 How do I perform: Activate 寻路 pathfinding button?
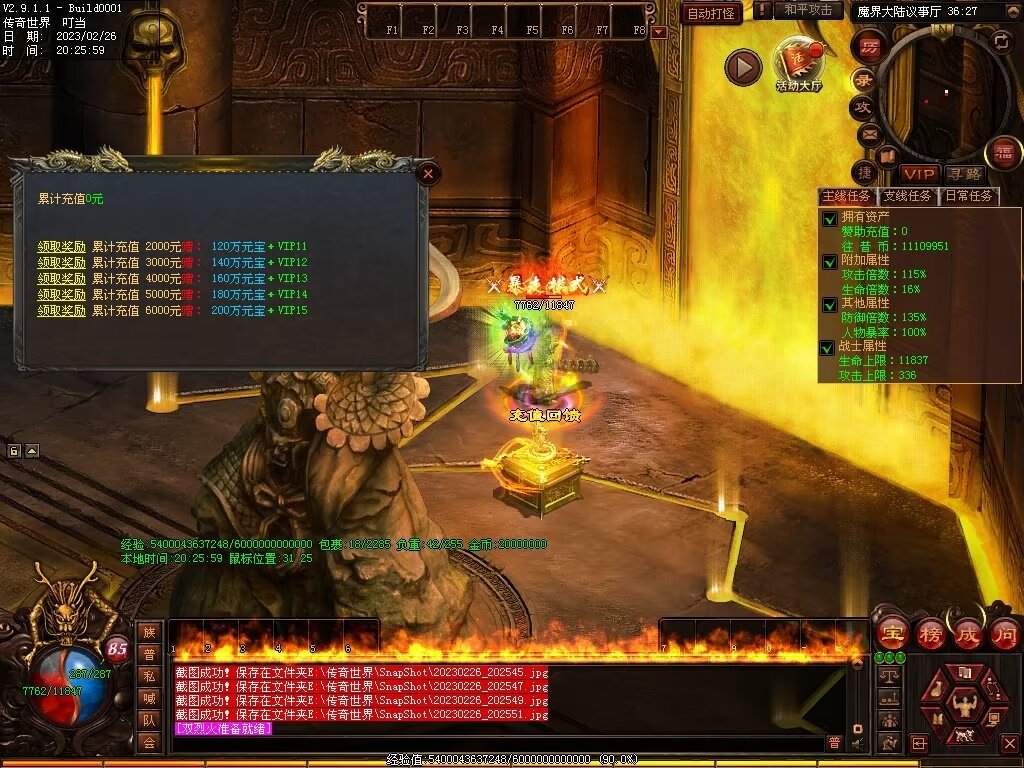click(x=964, y=174)
